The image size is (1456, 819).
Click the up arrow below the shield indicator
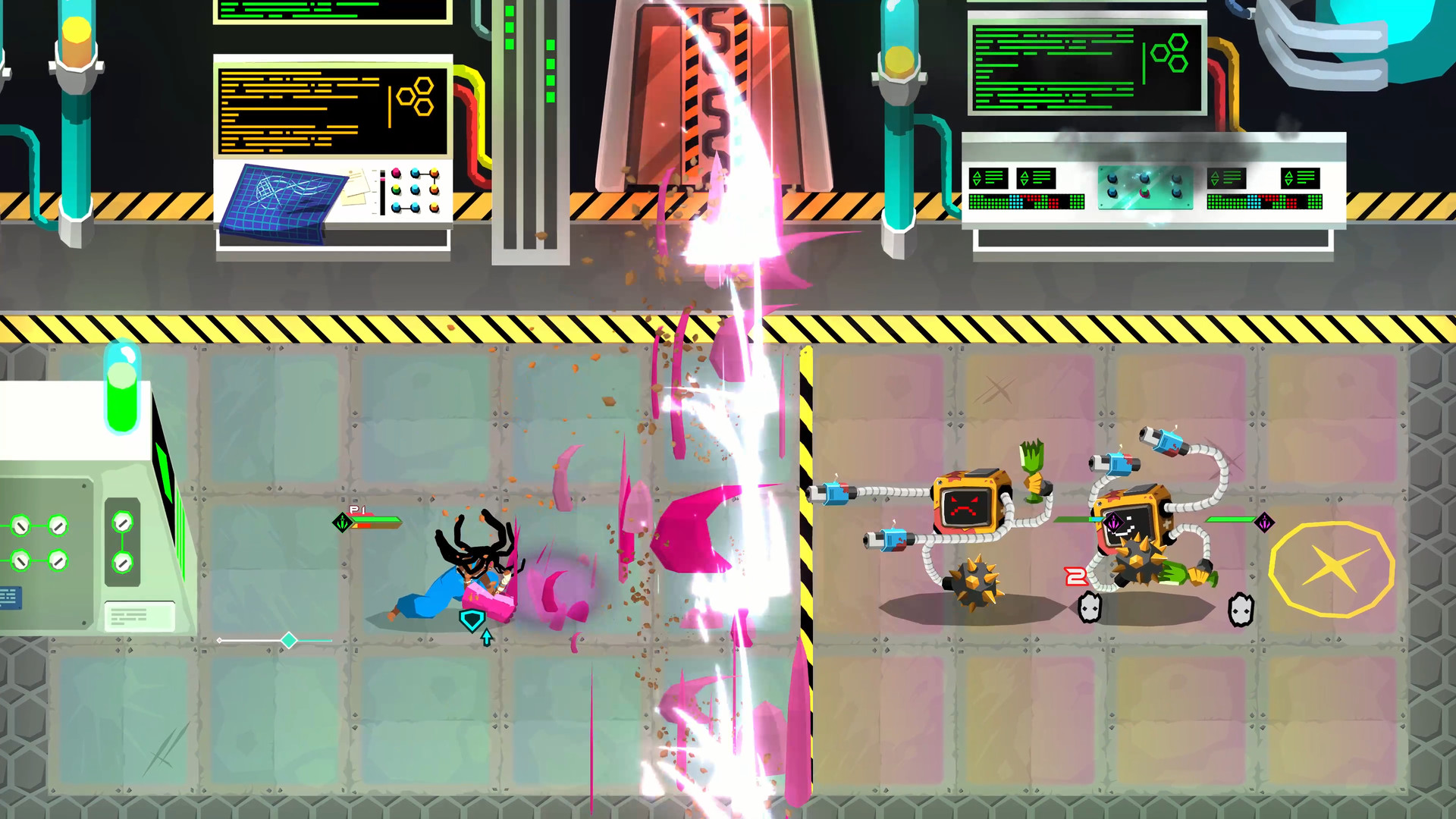(487, 636)
